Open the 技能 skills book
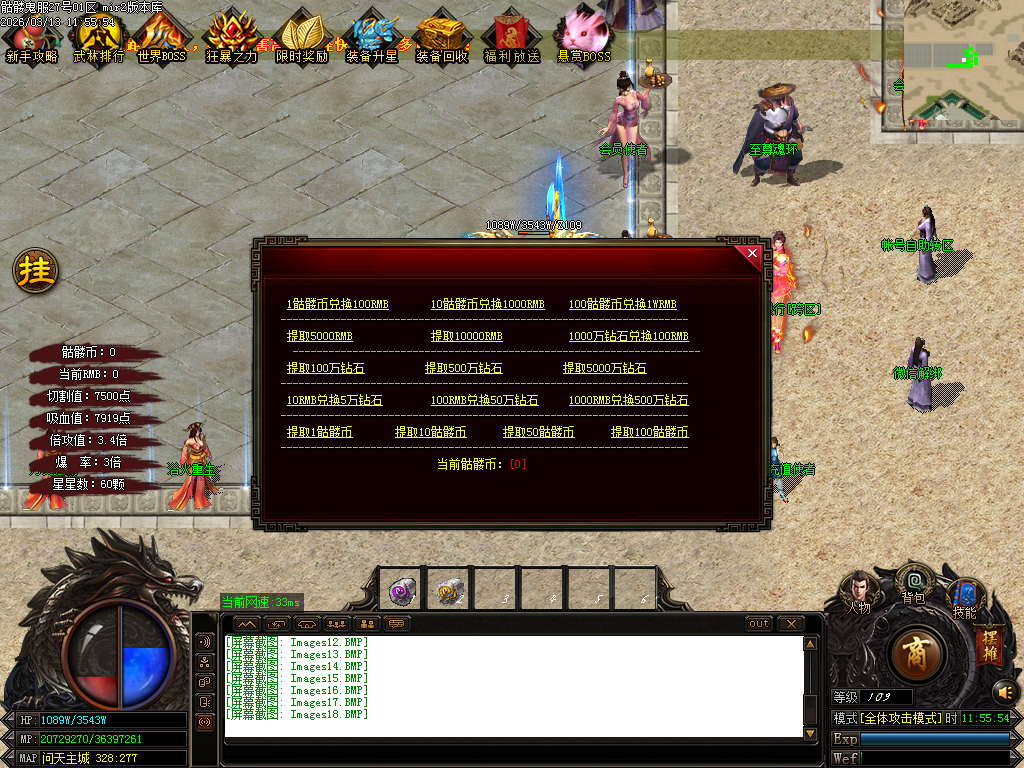Viewport: 1024px width, 768px height. (x=964, y=597)
